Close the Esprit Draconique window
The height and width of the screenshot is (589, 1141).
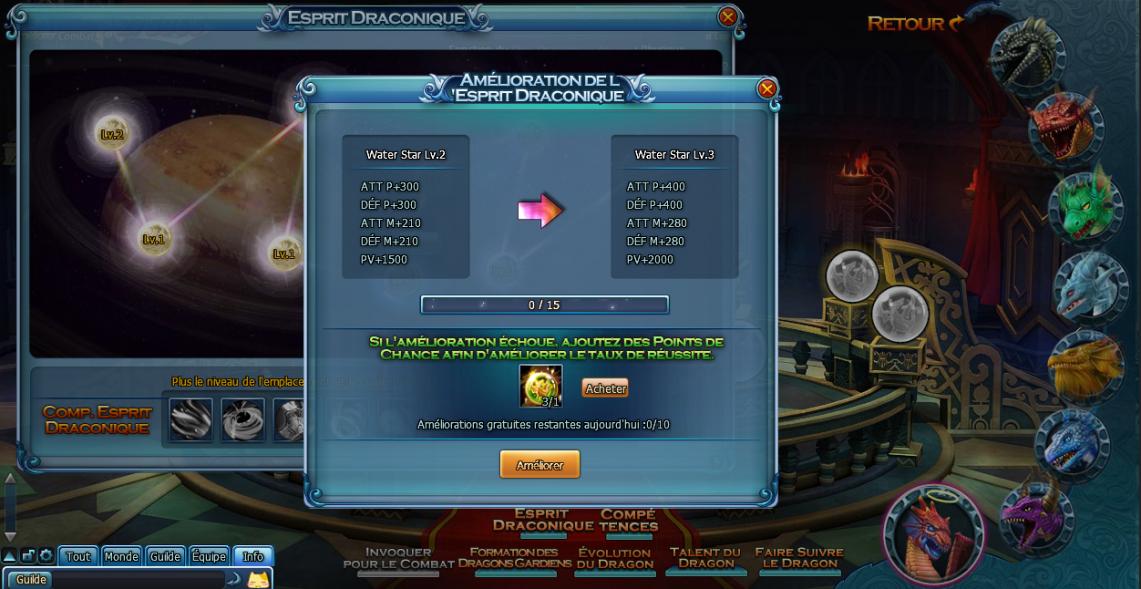tap(728, 17)
